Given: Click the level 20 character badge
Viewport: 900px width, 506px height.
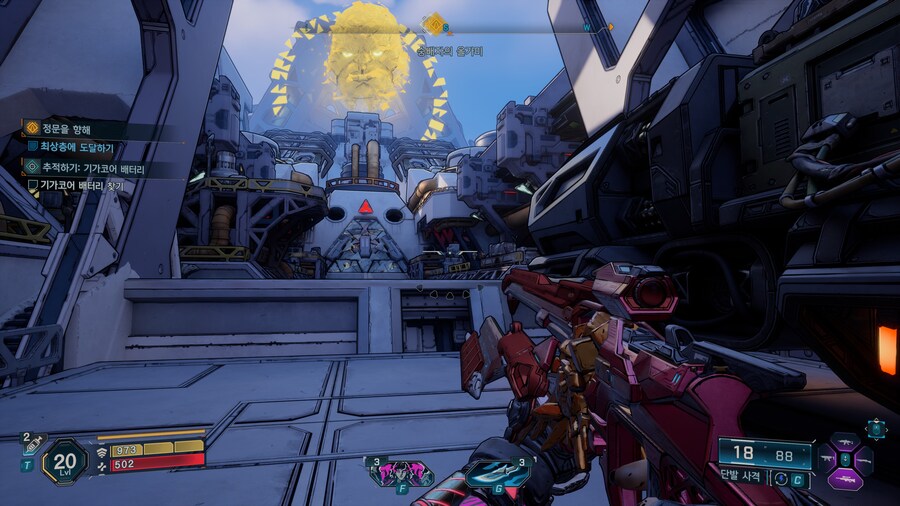Looking at the screenshot, I should tap(63, 461).
